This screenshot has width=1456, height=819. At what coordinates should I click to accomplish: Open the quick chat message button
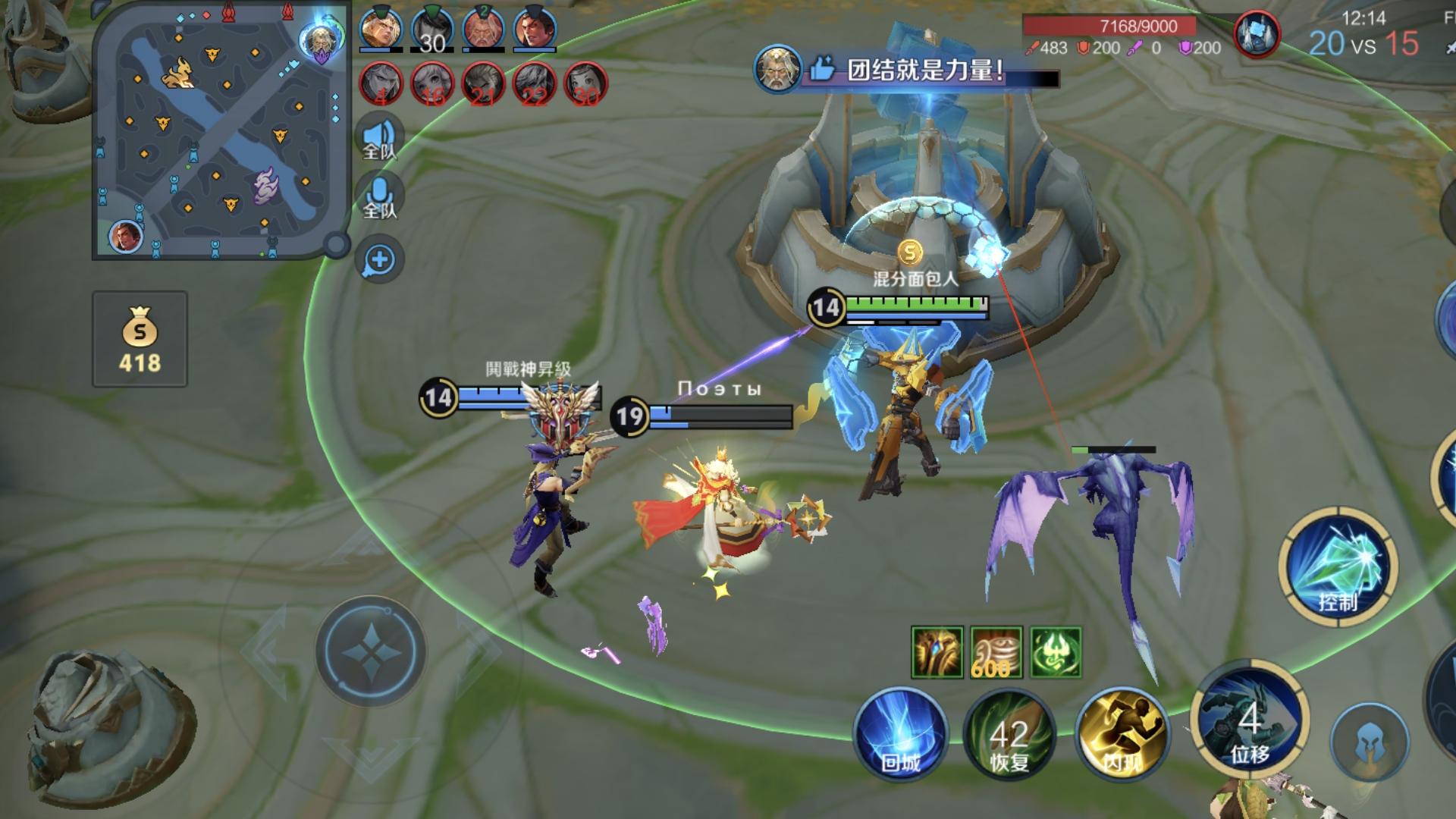coord(379,260)
